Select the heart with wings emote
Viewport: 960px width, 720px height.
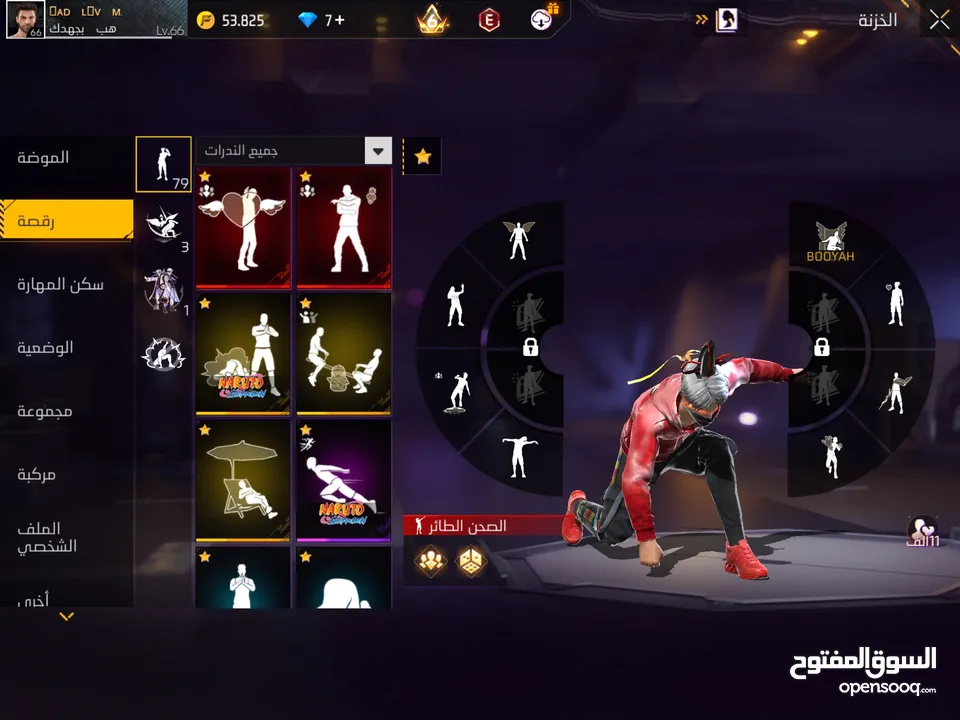pyautogui.click(x=244, y=228)
